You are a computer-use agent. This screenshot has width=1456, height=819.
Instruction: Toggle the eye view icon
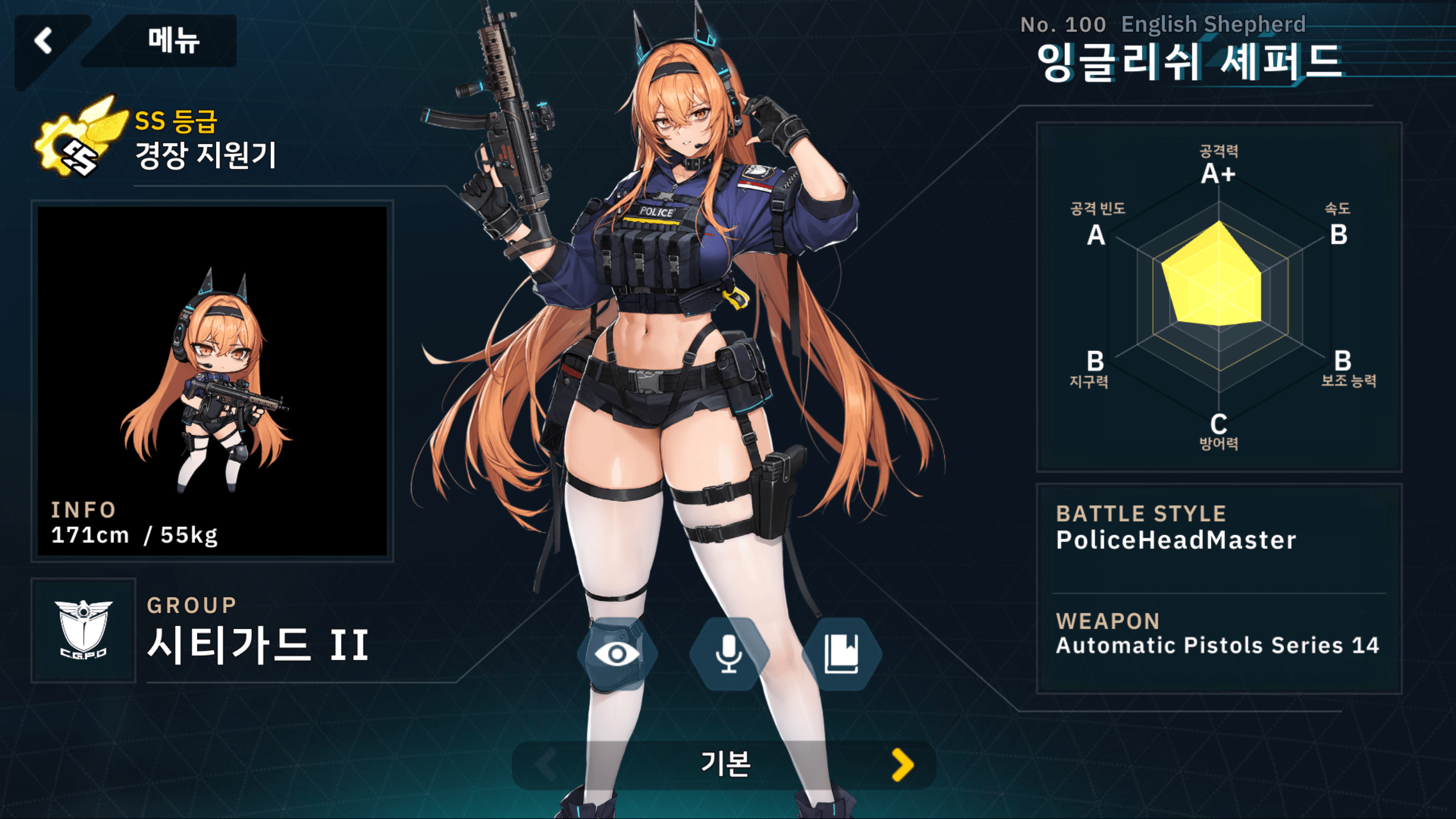[x=617, y=654]
